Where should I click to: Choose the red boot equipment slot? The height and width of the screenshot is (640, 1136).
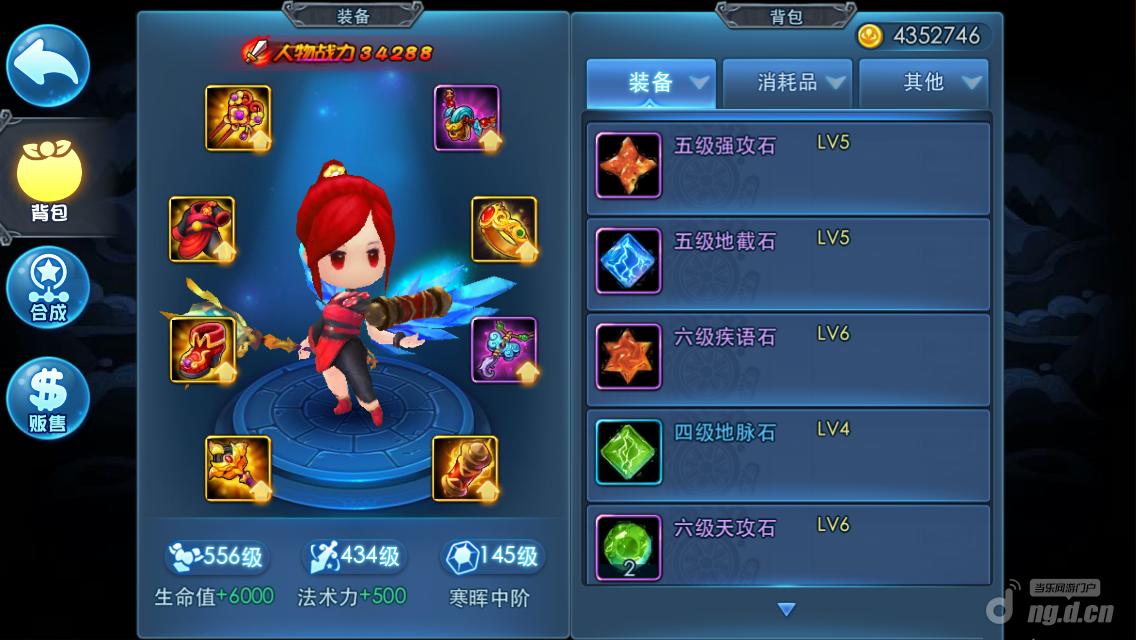[202, 350]
